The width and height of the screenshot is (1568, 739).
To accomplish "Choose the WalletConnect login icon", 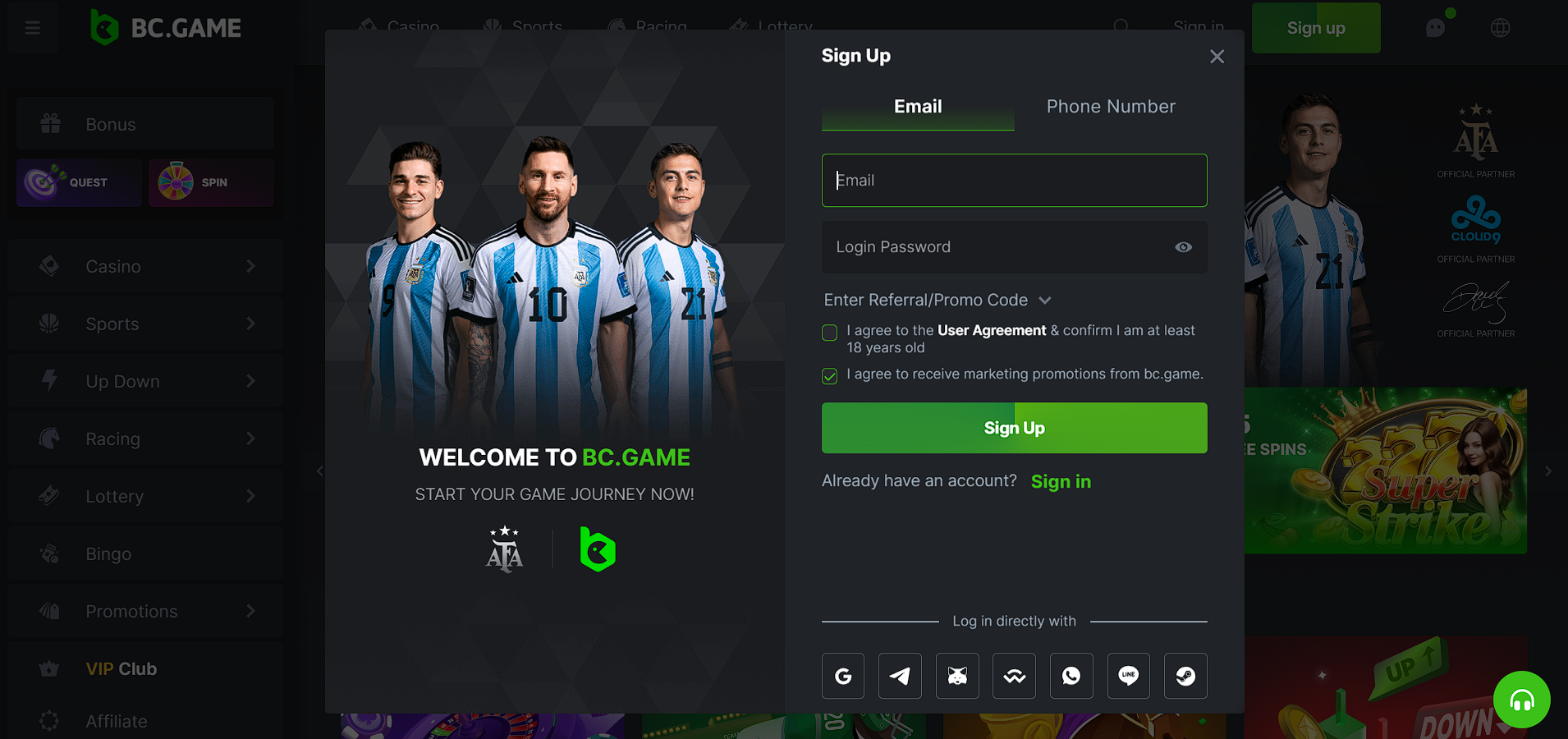I will [1014, 676].
